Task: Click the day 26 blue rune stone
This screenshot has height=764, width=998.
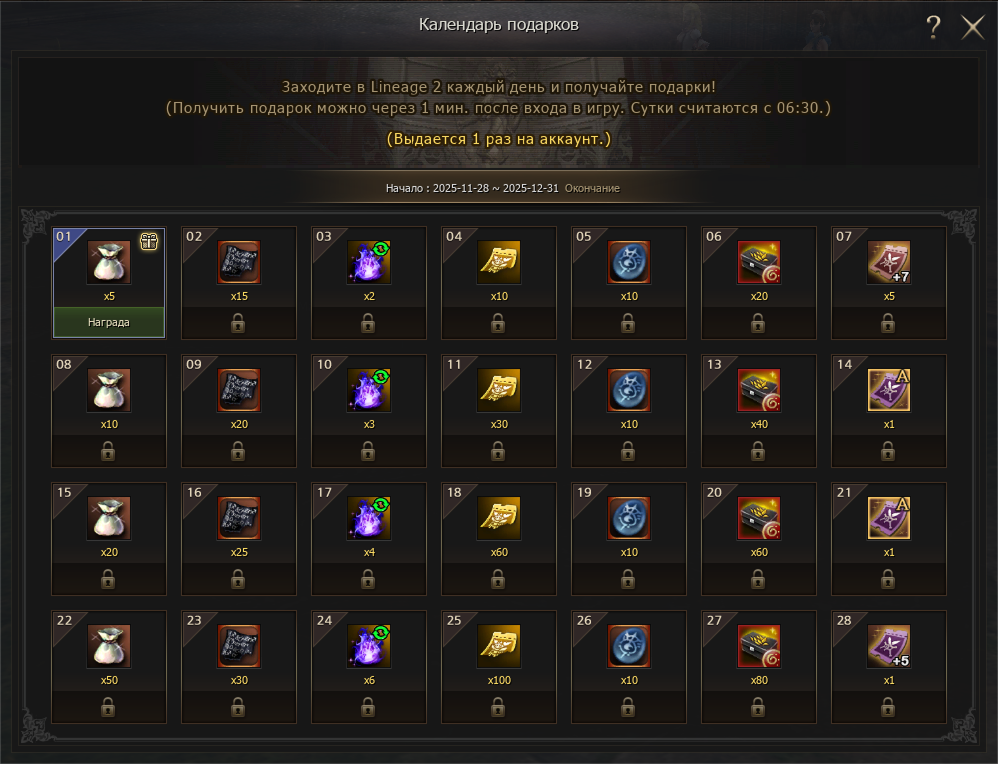Action: click(629, 646)
